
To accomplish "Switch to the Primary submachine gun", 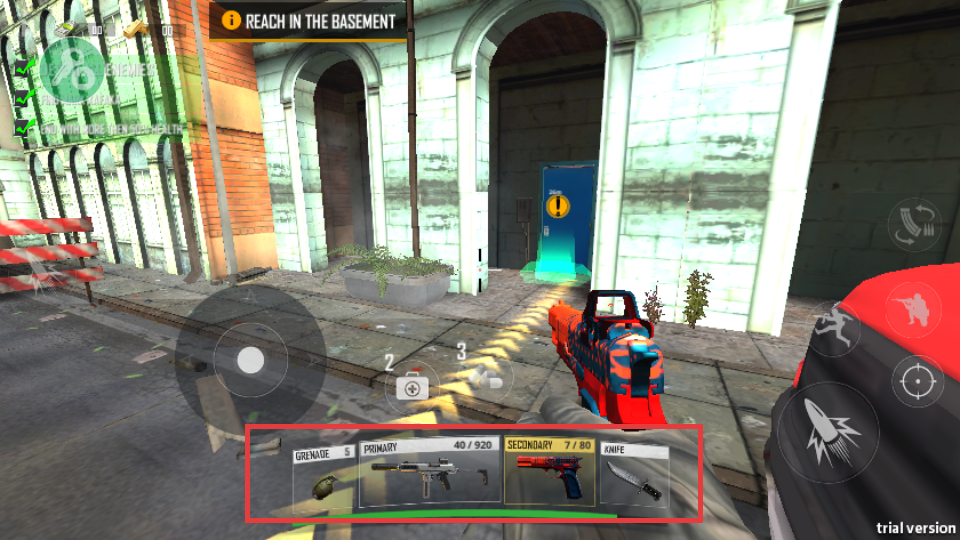I will point(429,474).
